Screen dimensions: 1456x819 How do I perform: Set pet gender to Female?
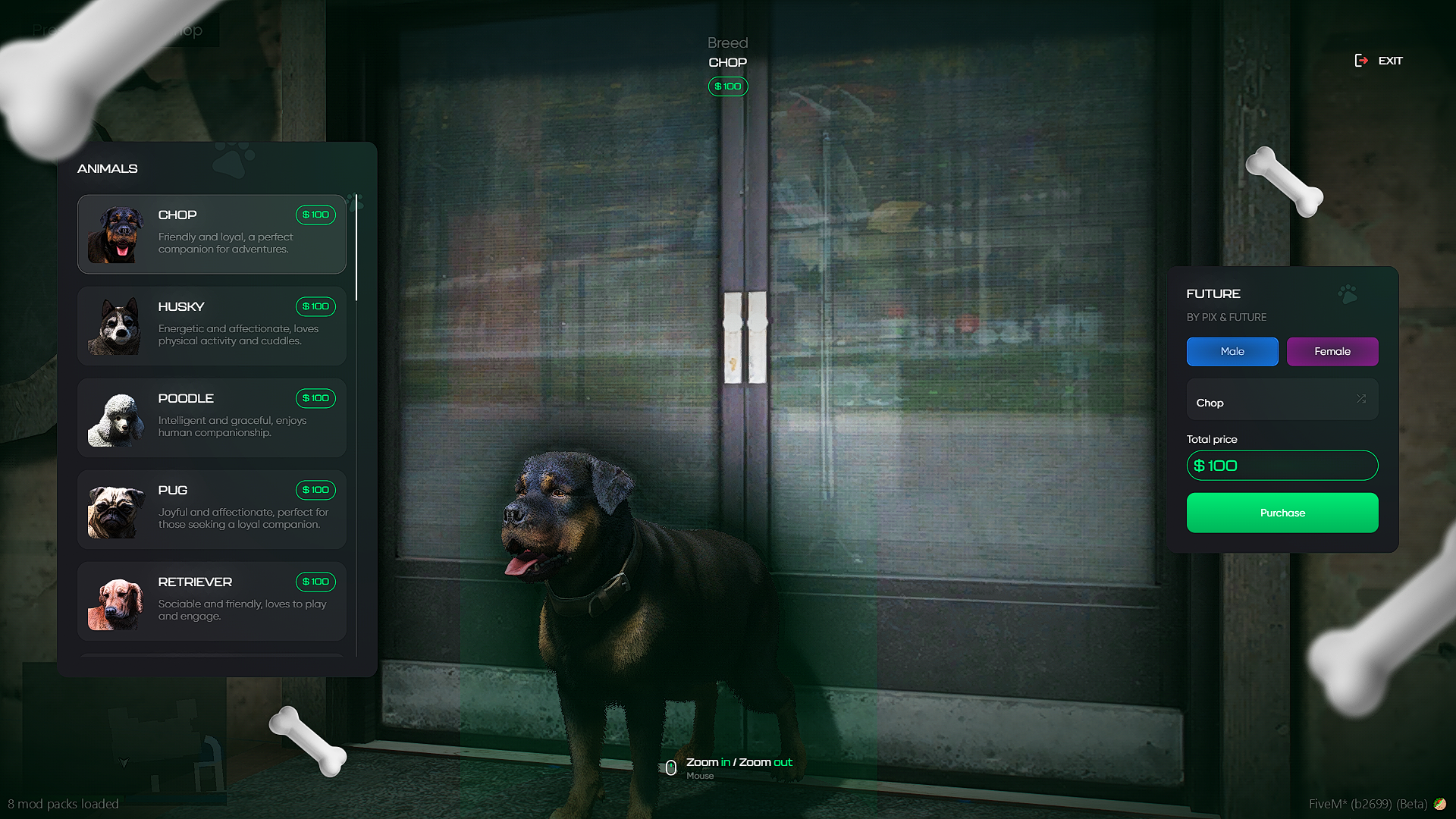[1332, 352]
